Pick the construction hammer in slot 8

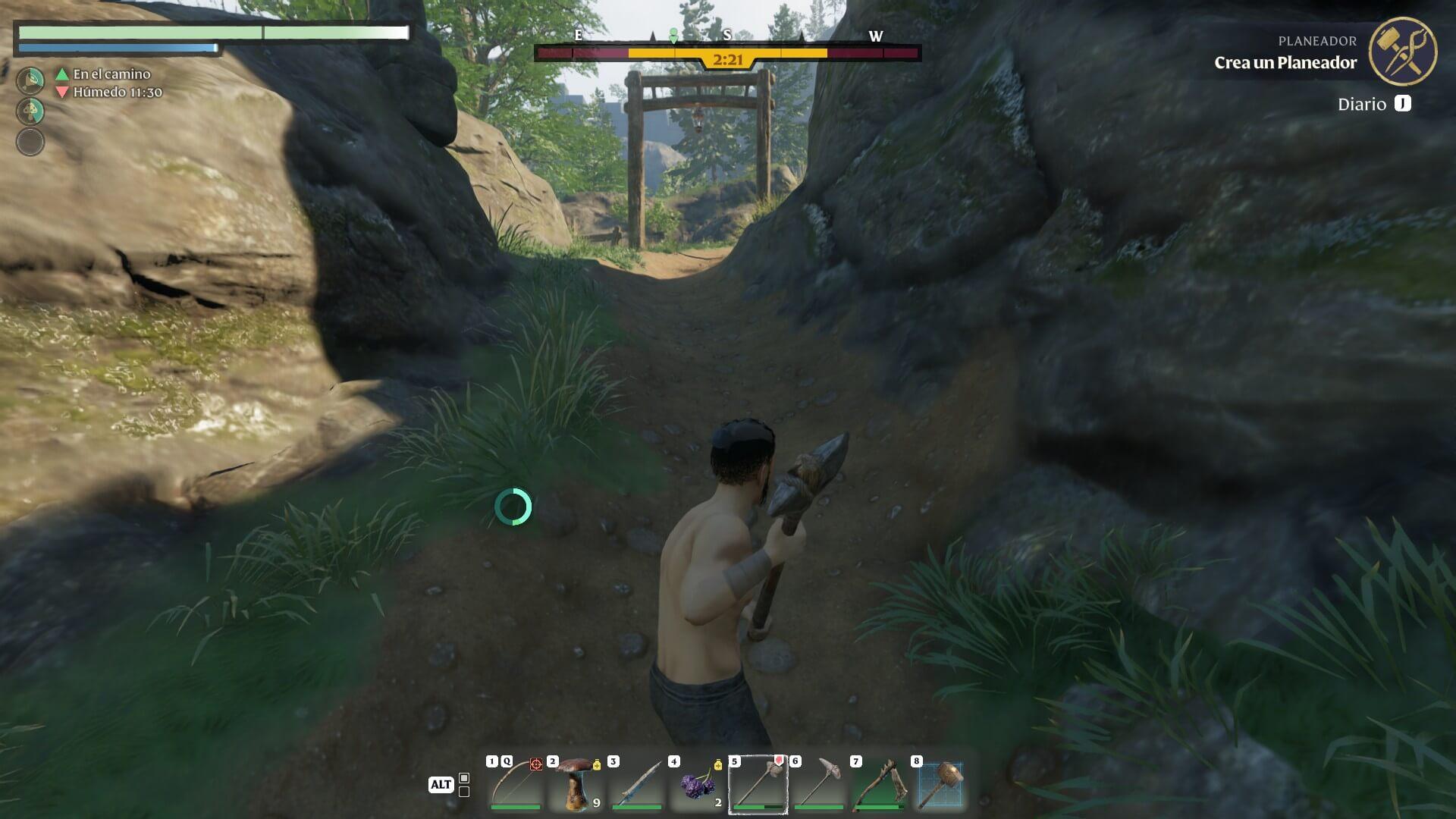click(940, 784)
